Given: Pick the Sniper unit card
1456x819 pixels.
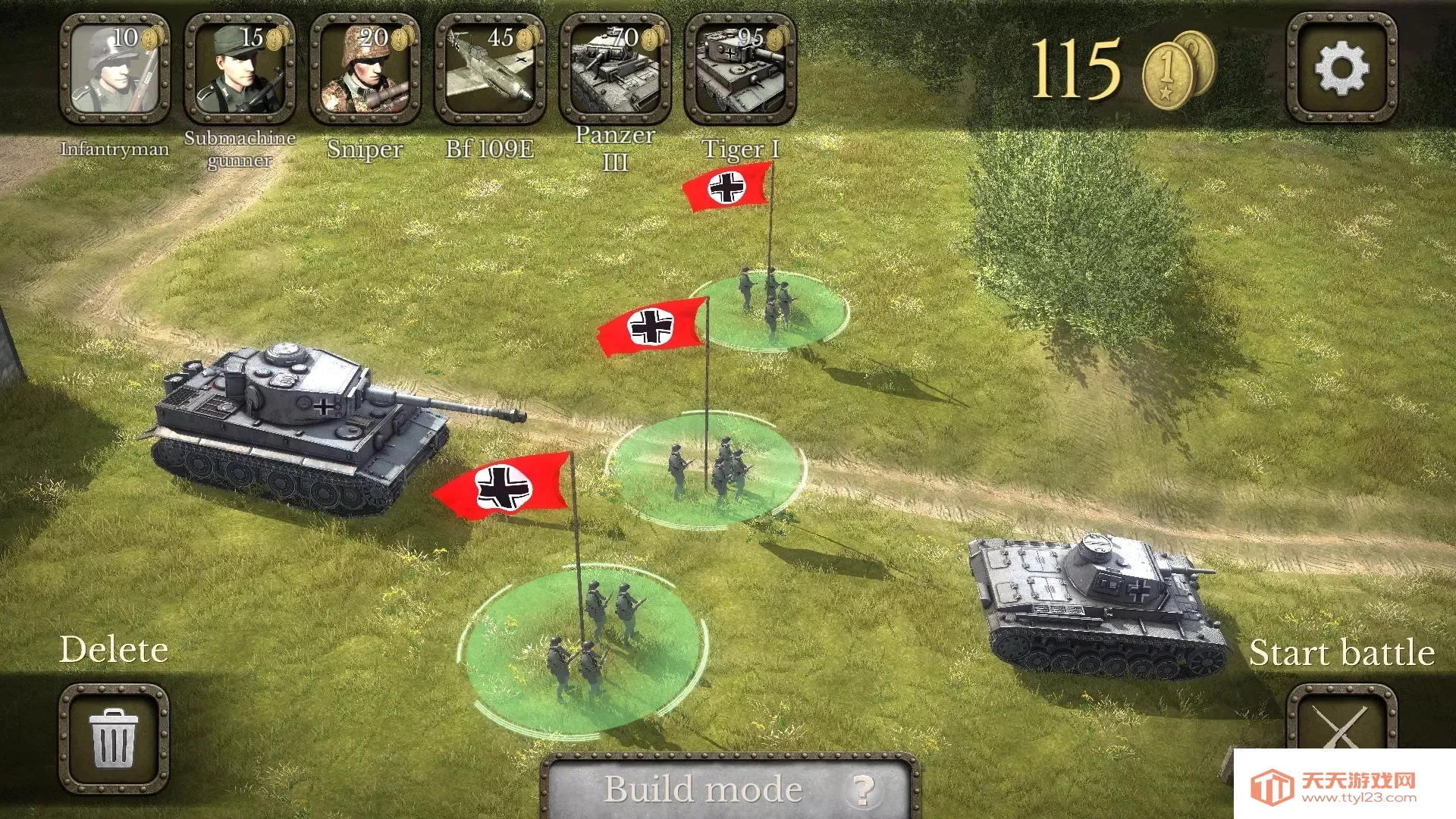Looking at the screenshot, I should pyautogui.click(x=365, y=69).
